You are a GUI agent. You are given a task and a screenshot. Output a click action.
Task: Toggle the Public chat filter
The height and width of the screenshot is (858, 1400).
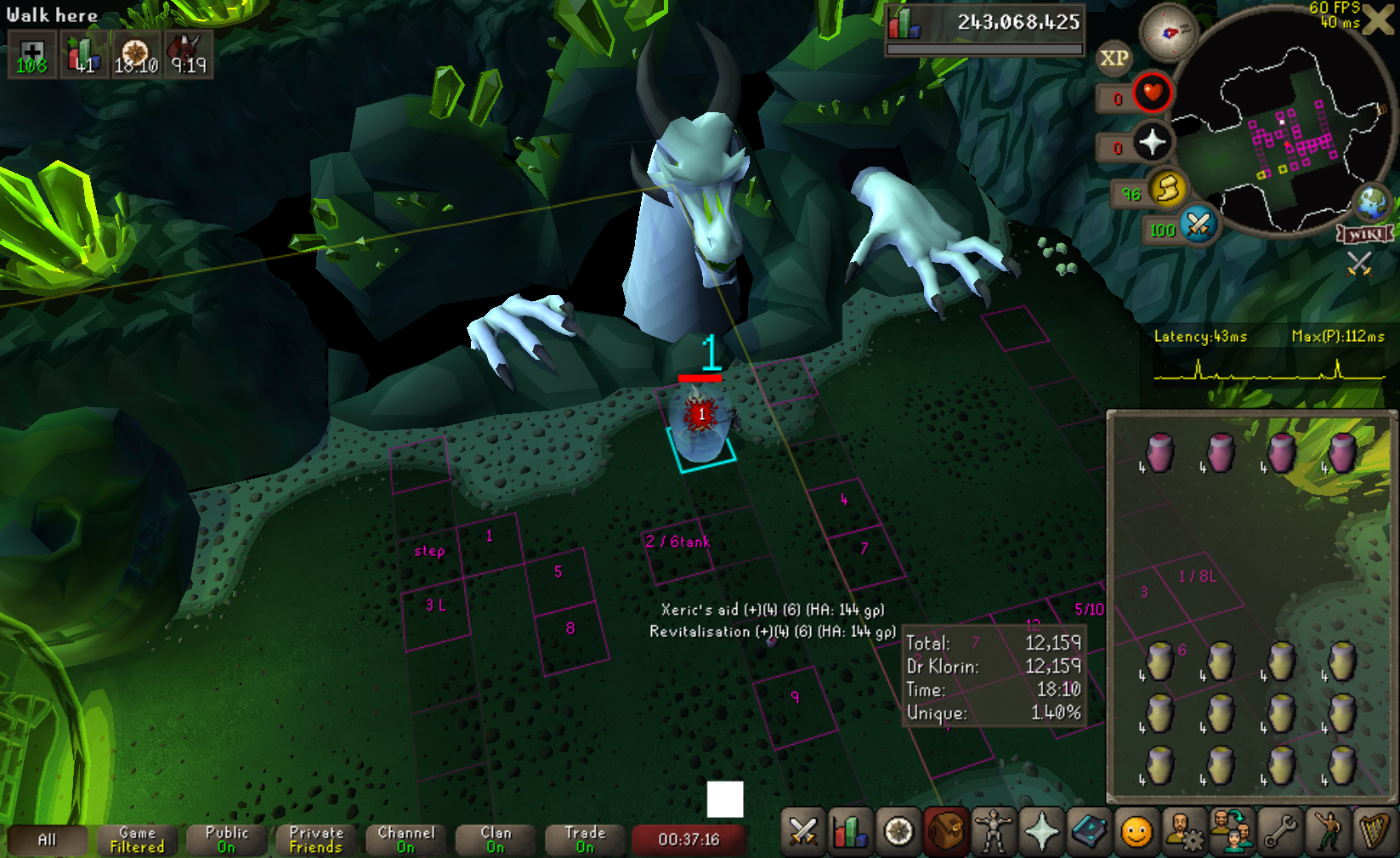(227, 839)
